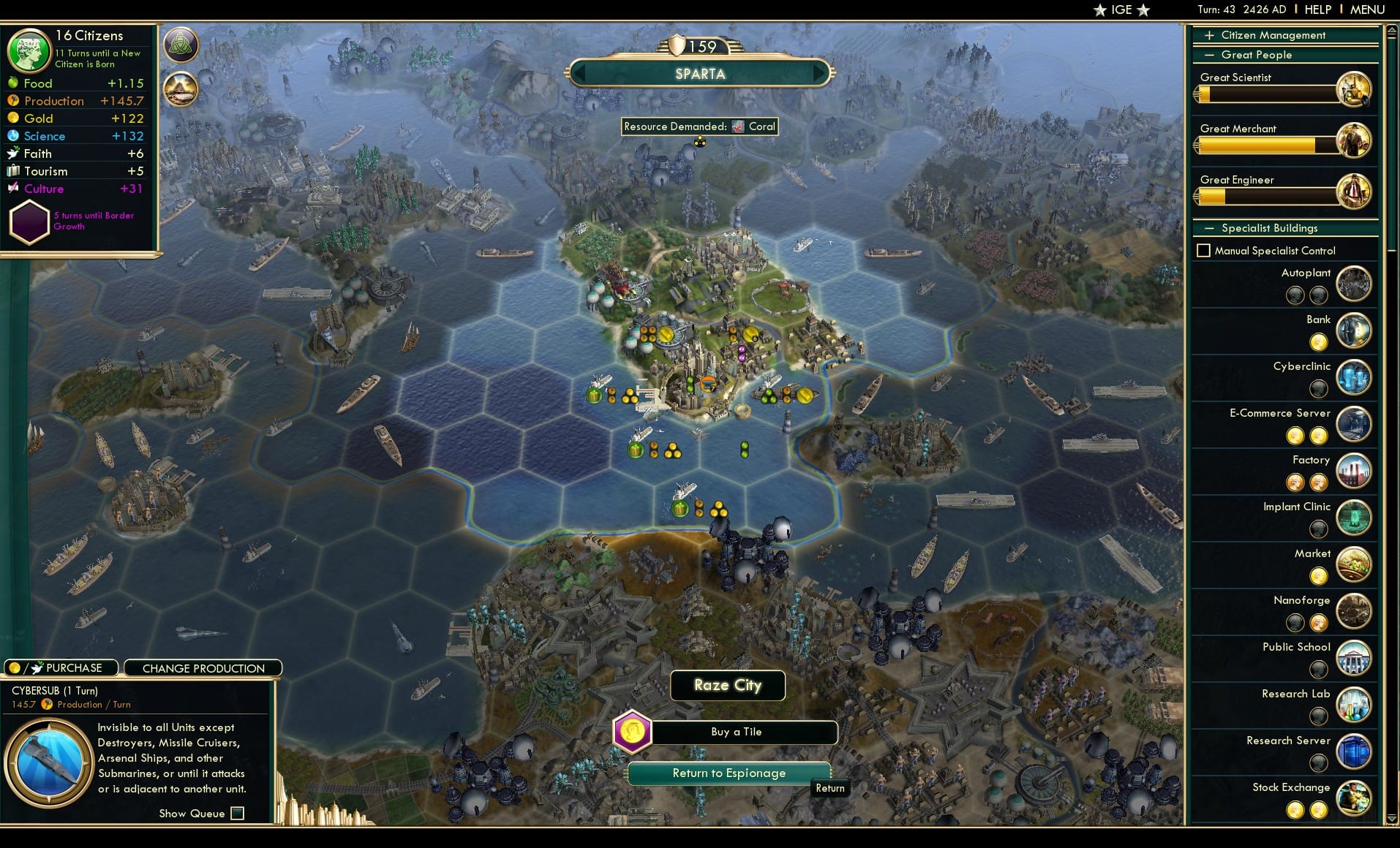Check the Show Queue box
The image size is (1400, 848).
[x=238, y=813]
